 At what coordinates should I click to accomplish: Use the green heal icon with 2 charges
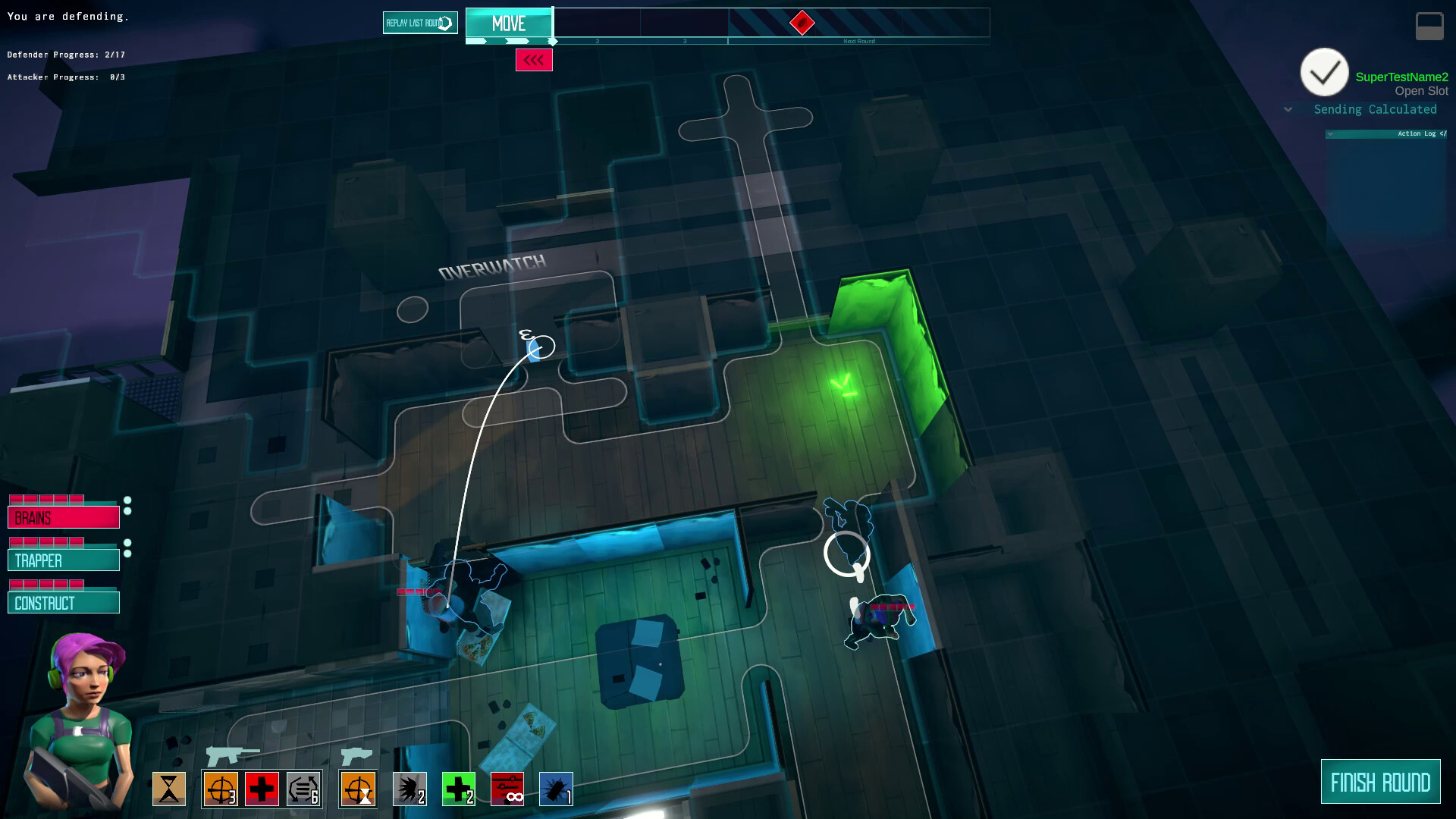(458, 789)
